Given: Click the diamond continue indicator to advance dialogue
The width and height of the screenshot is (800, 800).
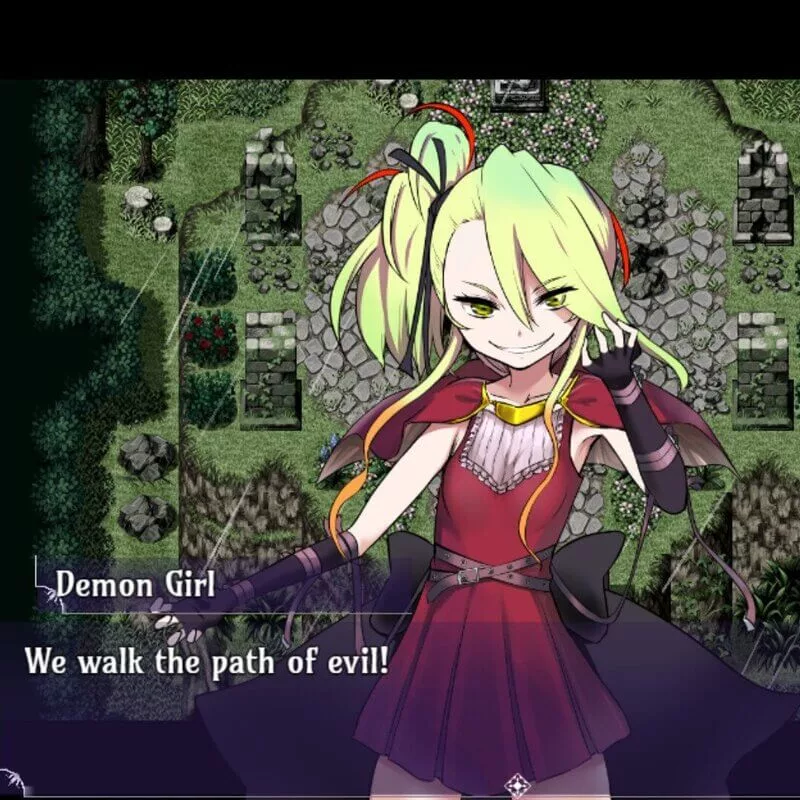Looking at the screenshot, I should pos(517,783).
